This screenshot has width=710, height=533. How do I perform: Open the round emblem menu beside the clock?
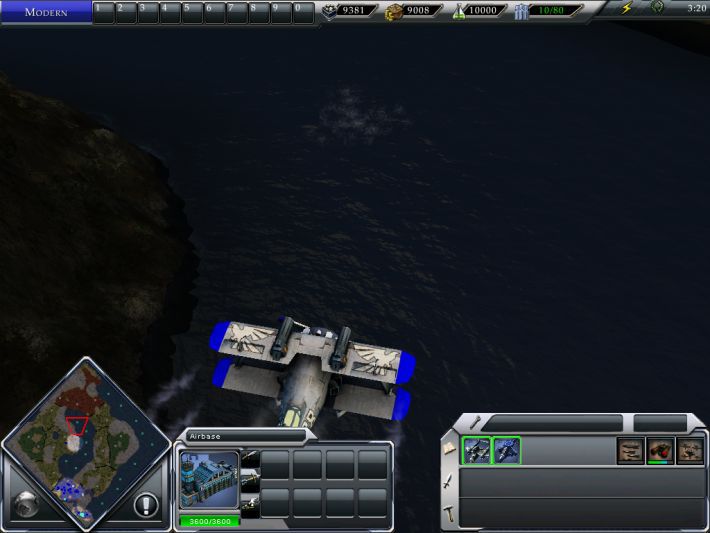click(657, 8)
